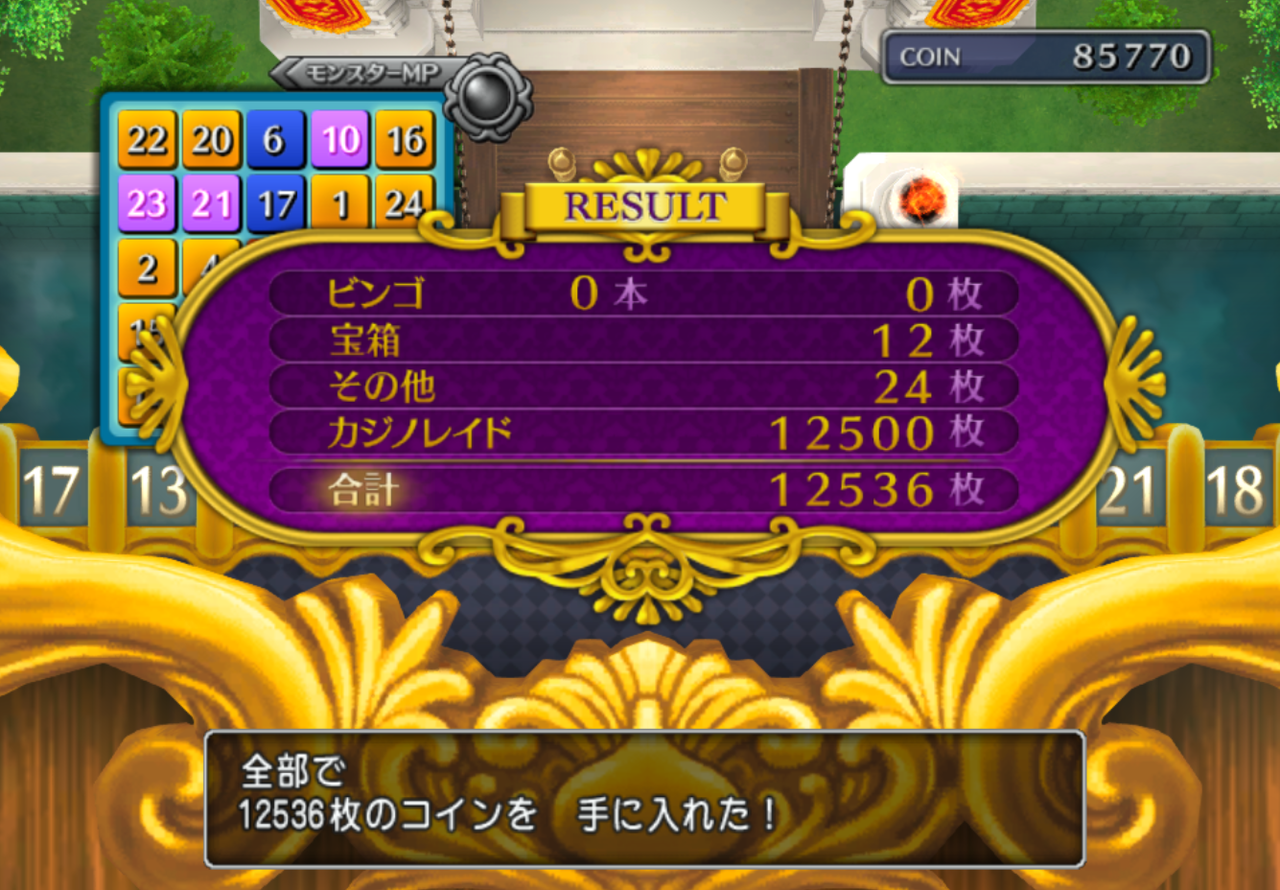Click the fireball cannonball on the right ledge
The height and width of the screenshot is (890, 1280).
tap(921, 200)
